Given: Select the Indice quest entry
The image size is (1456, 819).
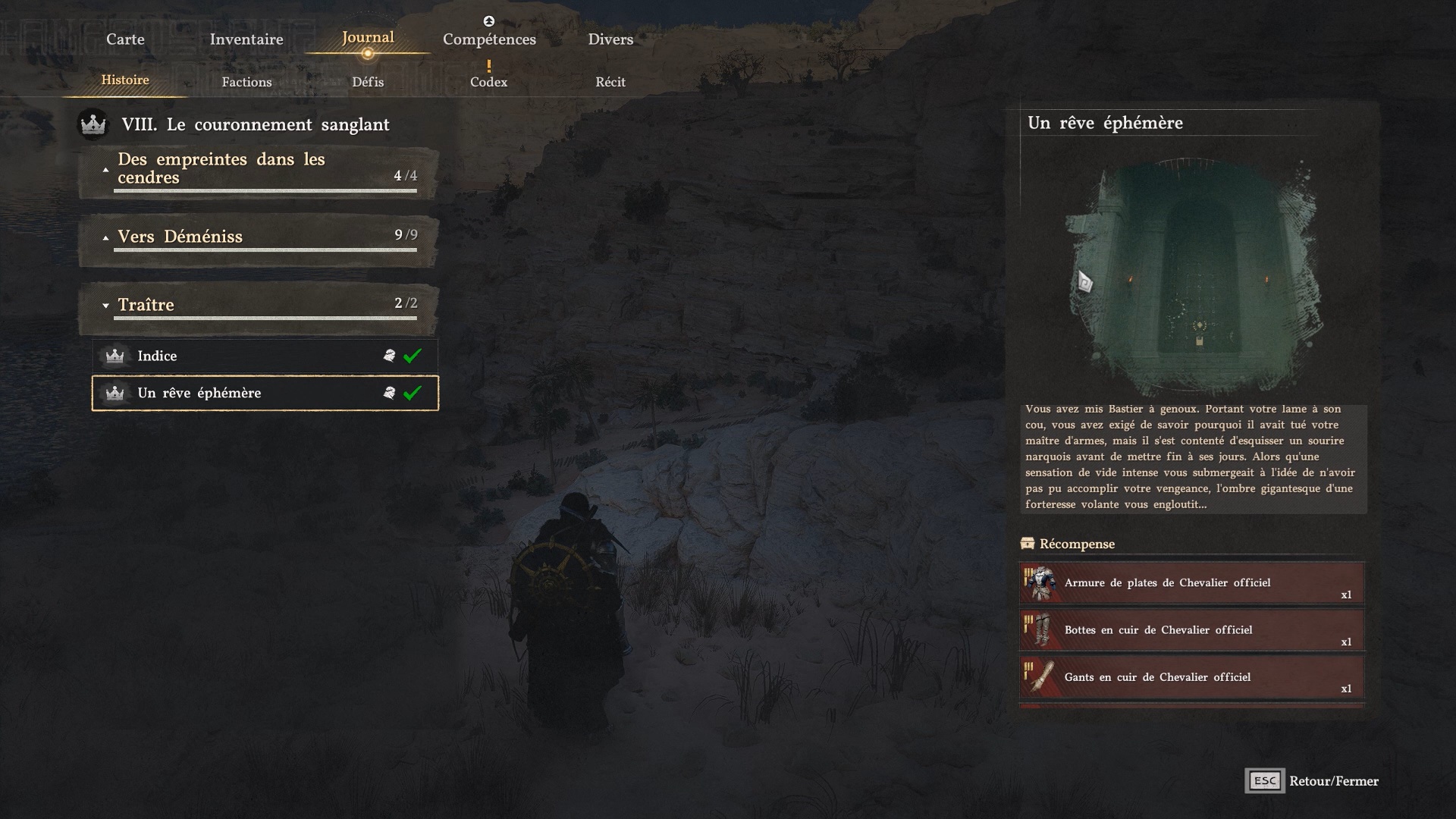Looking at the screenshot, I should 265,356.
